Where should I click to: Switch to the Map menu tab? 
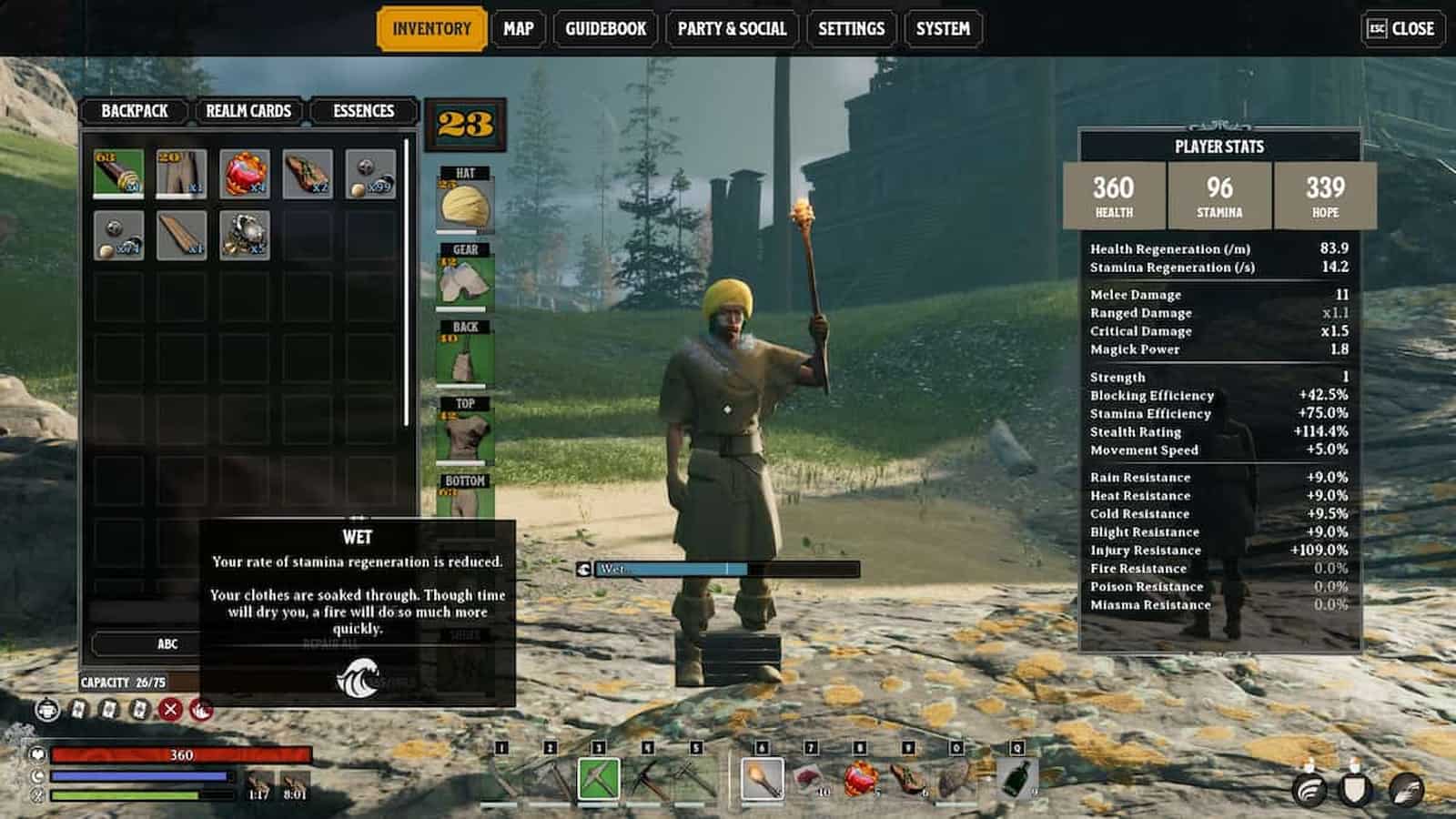[x=518, y=28]
